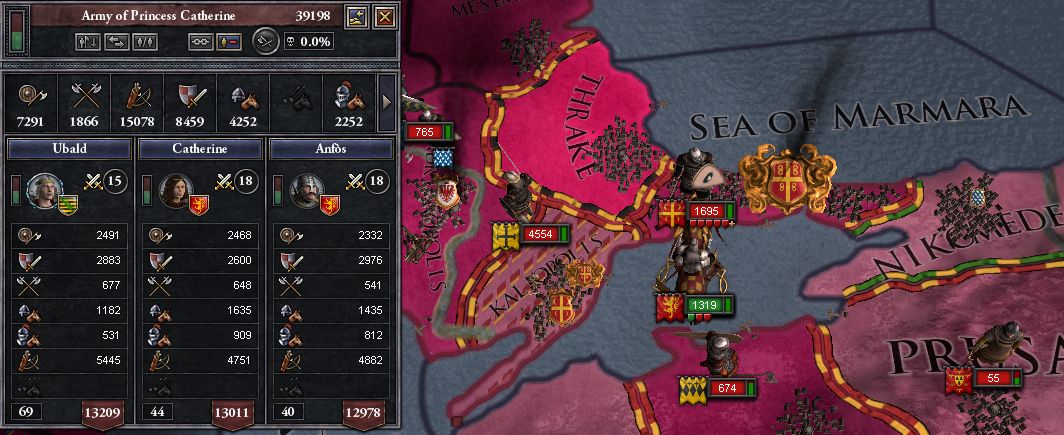The width and height of the screenshot is (1064, 435).
Task: Select the army counter showing 674 troops
Action: point(725,387)
